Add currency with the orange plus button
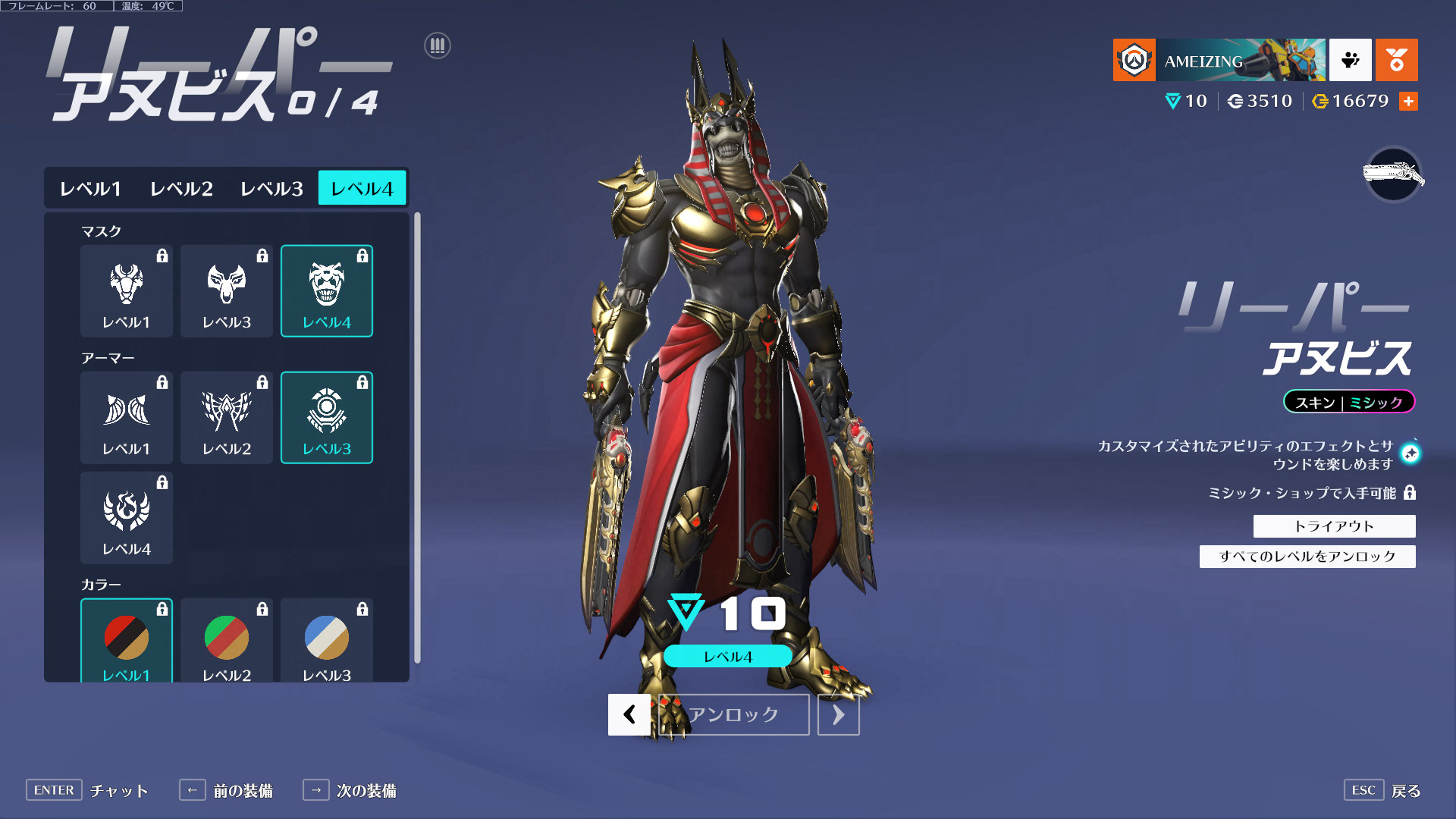The image size is (1456, 819). pyautogui.click(x=1408, y=101)
